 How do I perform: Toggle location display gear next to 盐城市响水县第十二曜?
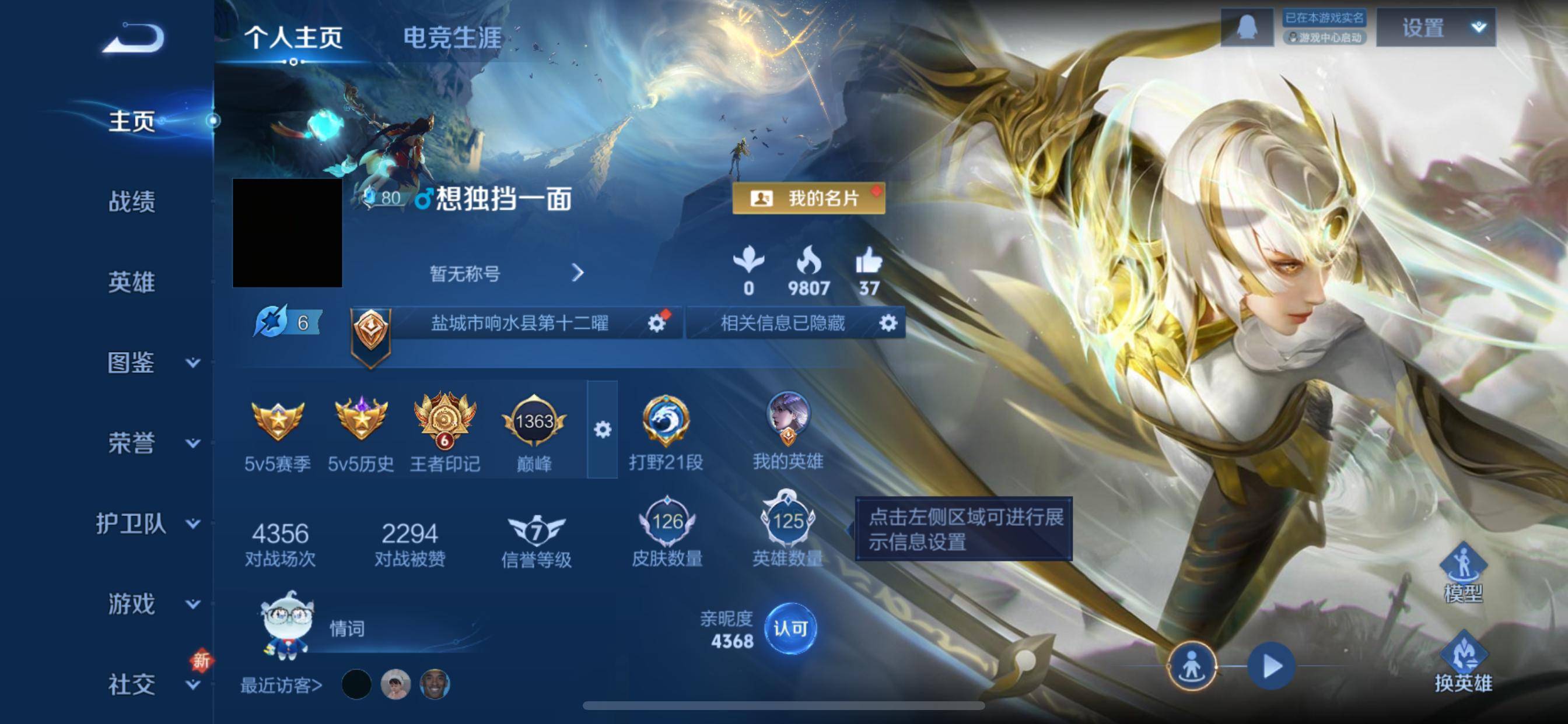(656, 323)
